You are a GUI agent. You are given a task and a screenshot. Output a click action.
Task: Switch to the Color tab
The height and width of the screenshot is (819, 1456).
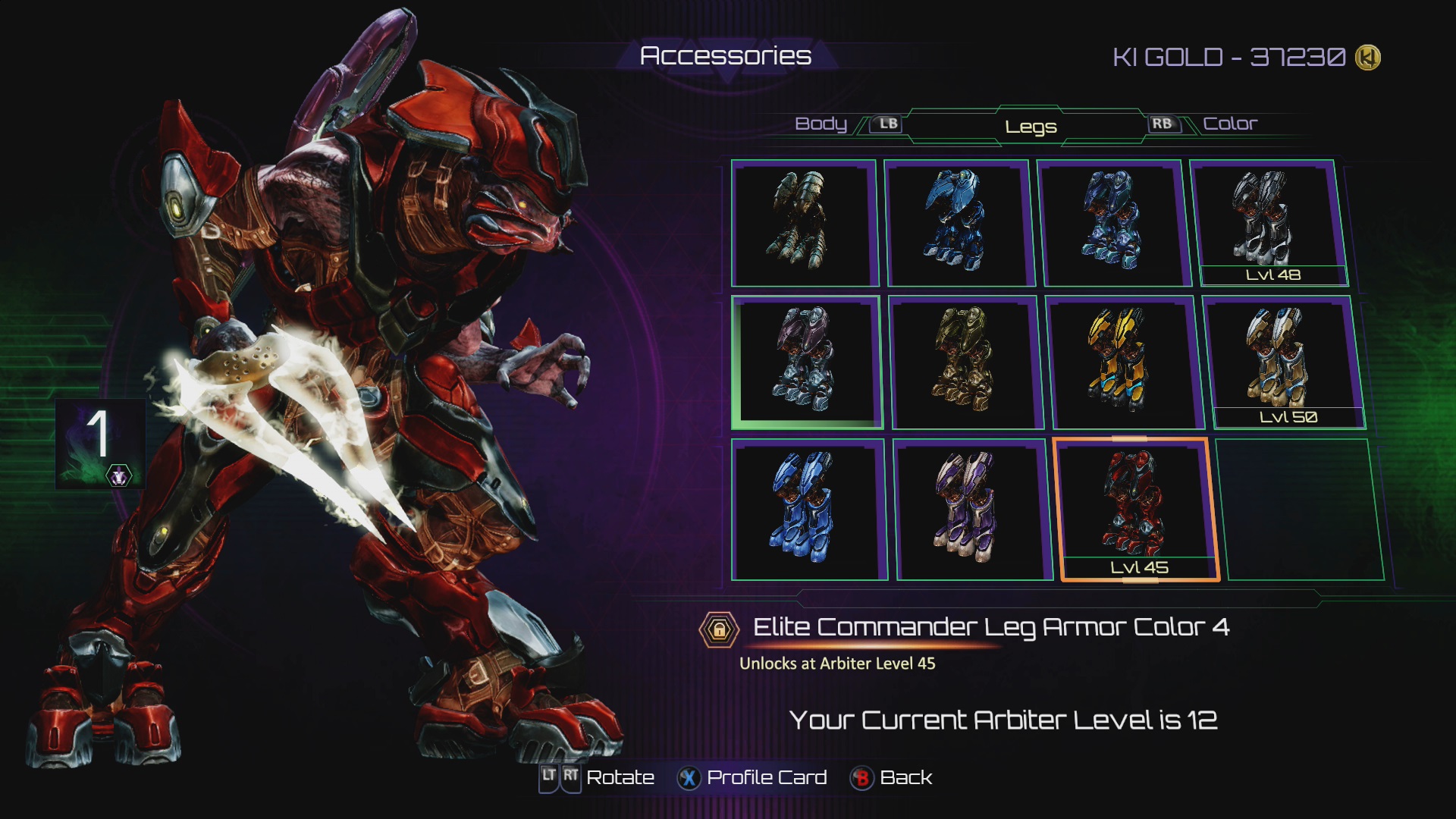click(x=1229, y=124)
